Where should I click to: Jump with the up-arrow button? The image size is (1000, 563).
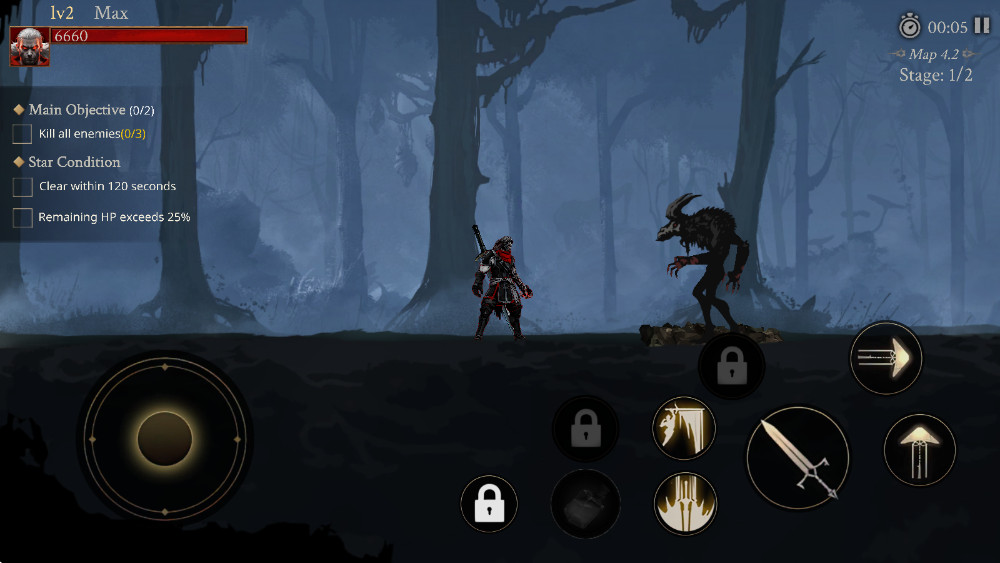(919, 449)
